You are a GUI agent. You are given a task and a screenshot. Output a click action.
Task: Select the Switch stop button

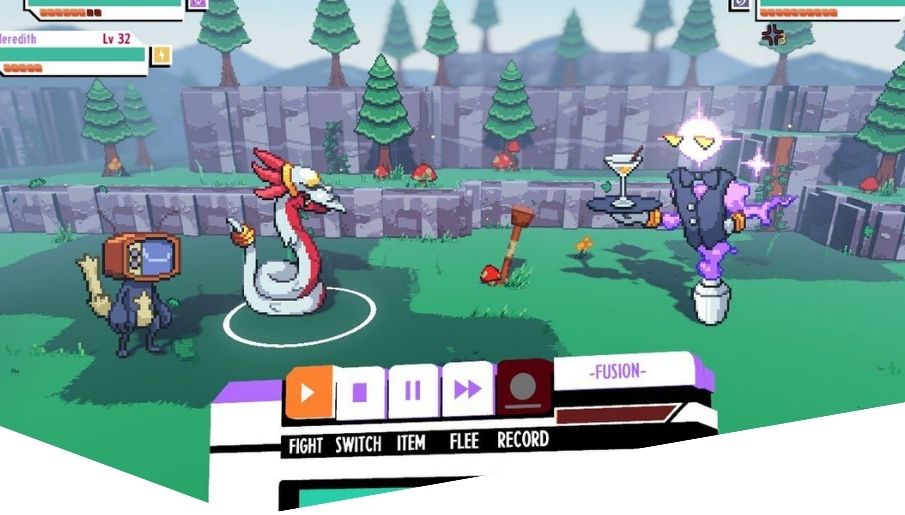click(360, 392)
